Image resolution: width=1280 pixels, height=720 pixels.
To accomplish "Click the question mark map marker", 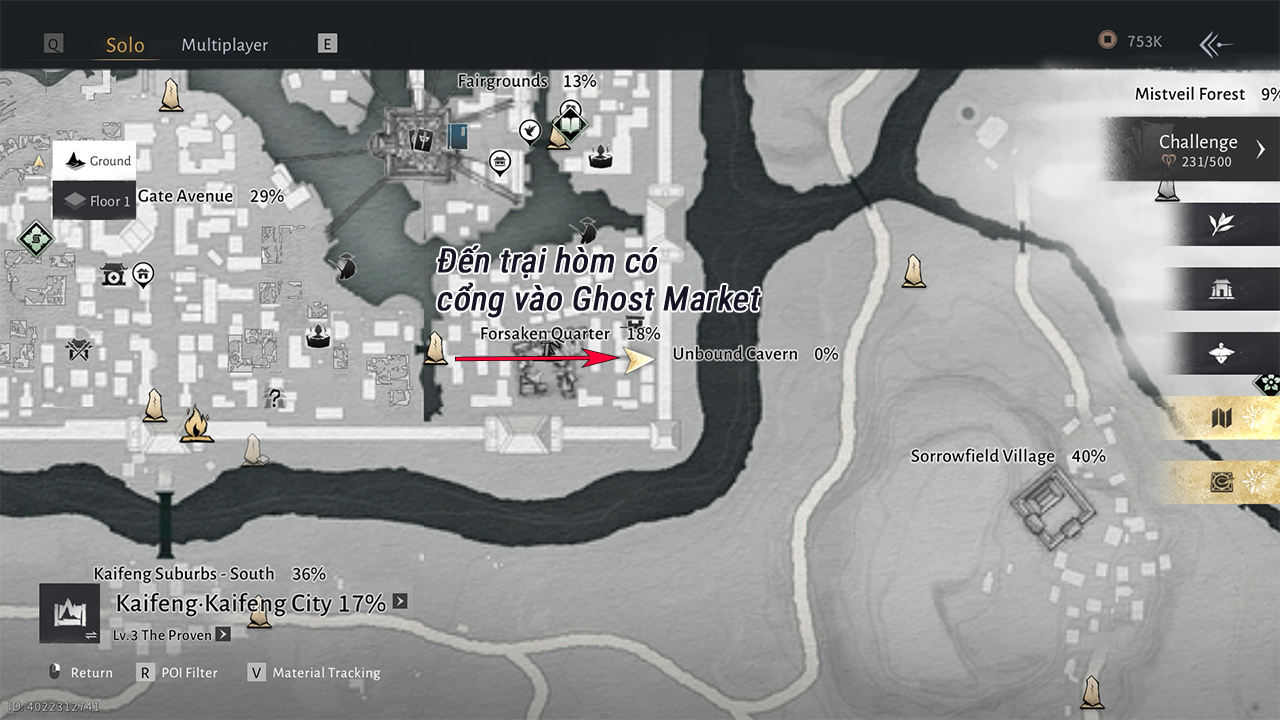I will (274, 398).
